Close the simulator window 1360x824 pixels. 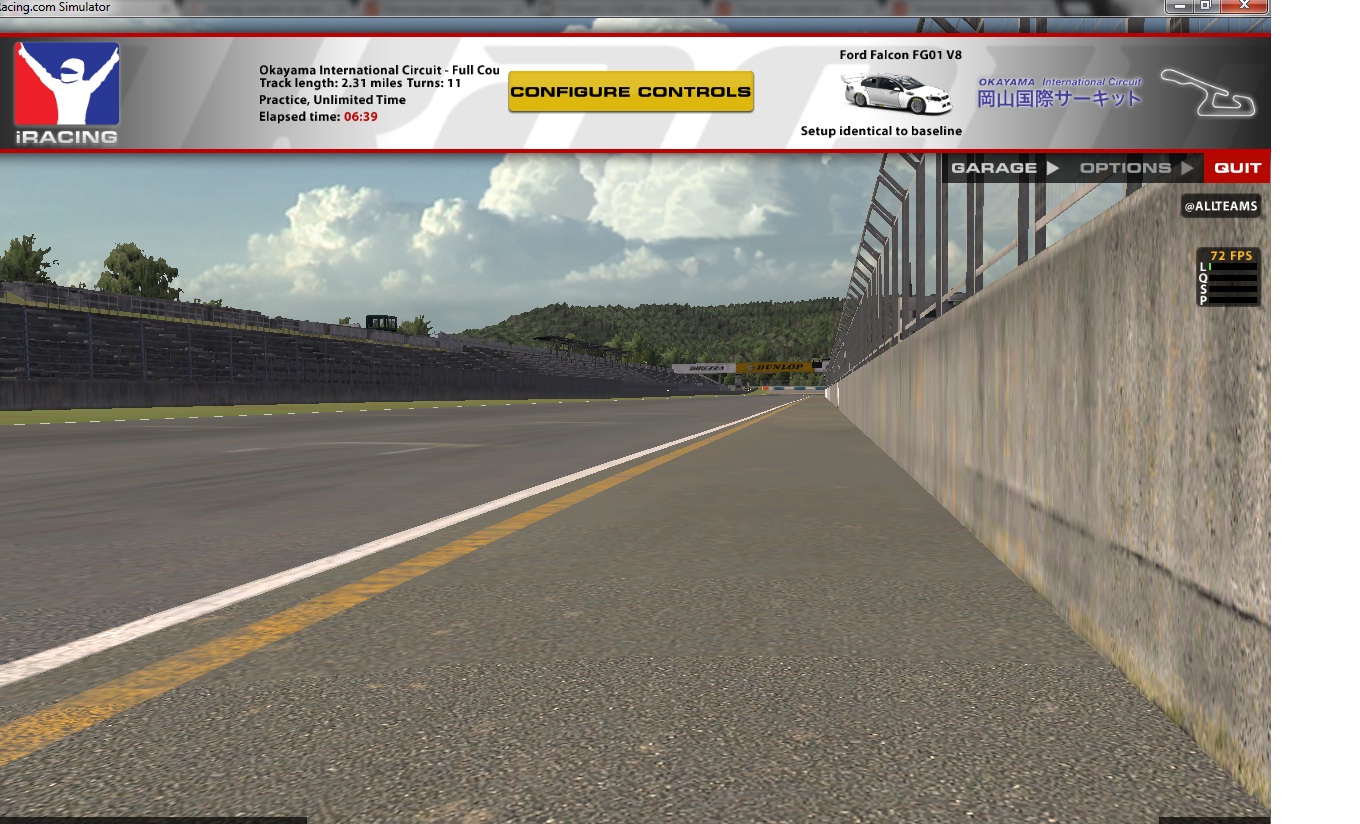1245,6
